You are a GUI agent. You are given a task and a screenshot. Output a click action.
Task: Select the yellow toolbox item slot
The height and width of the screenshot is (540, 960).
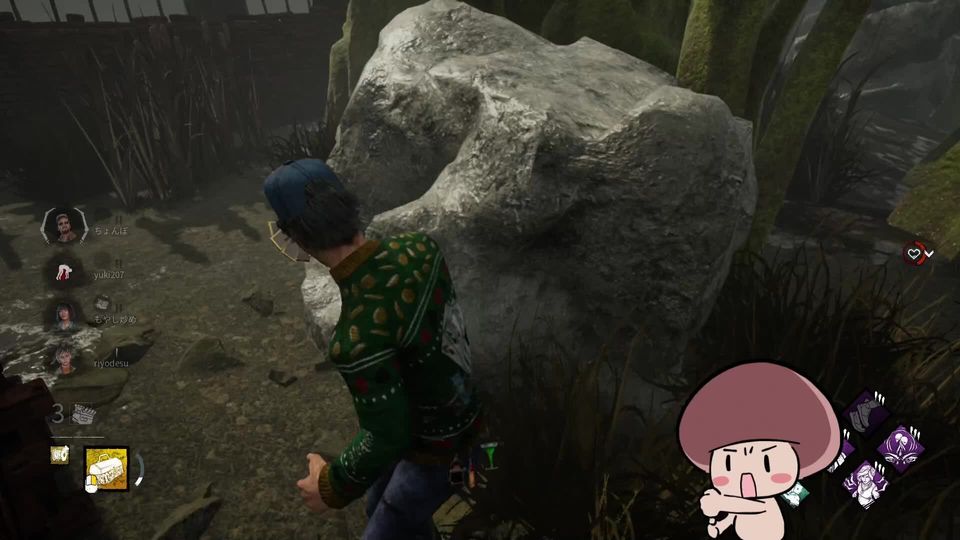coord(106,468)
